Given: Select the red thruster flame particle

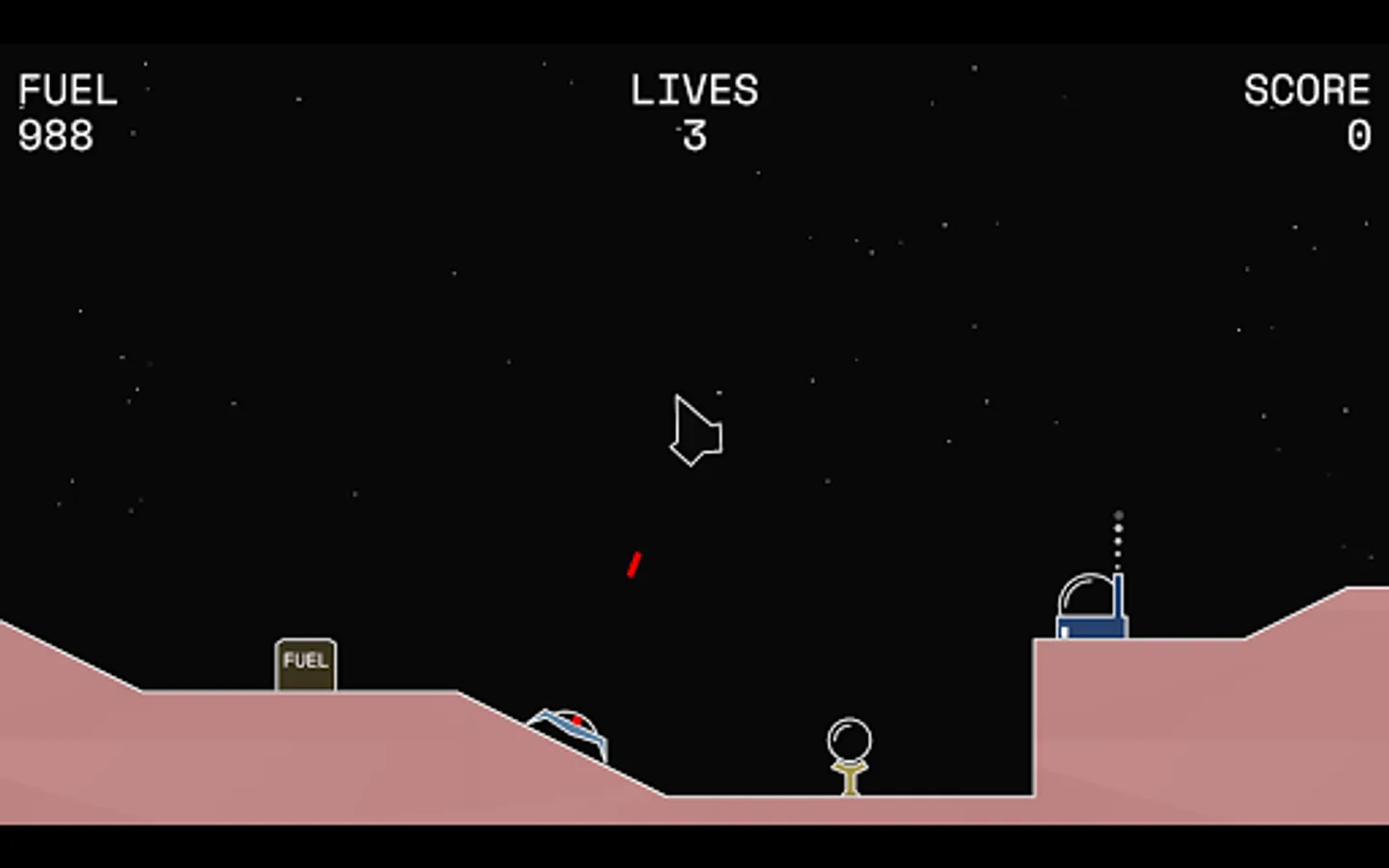Looking at the screenshot, I should tap(634, 564).
